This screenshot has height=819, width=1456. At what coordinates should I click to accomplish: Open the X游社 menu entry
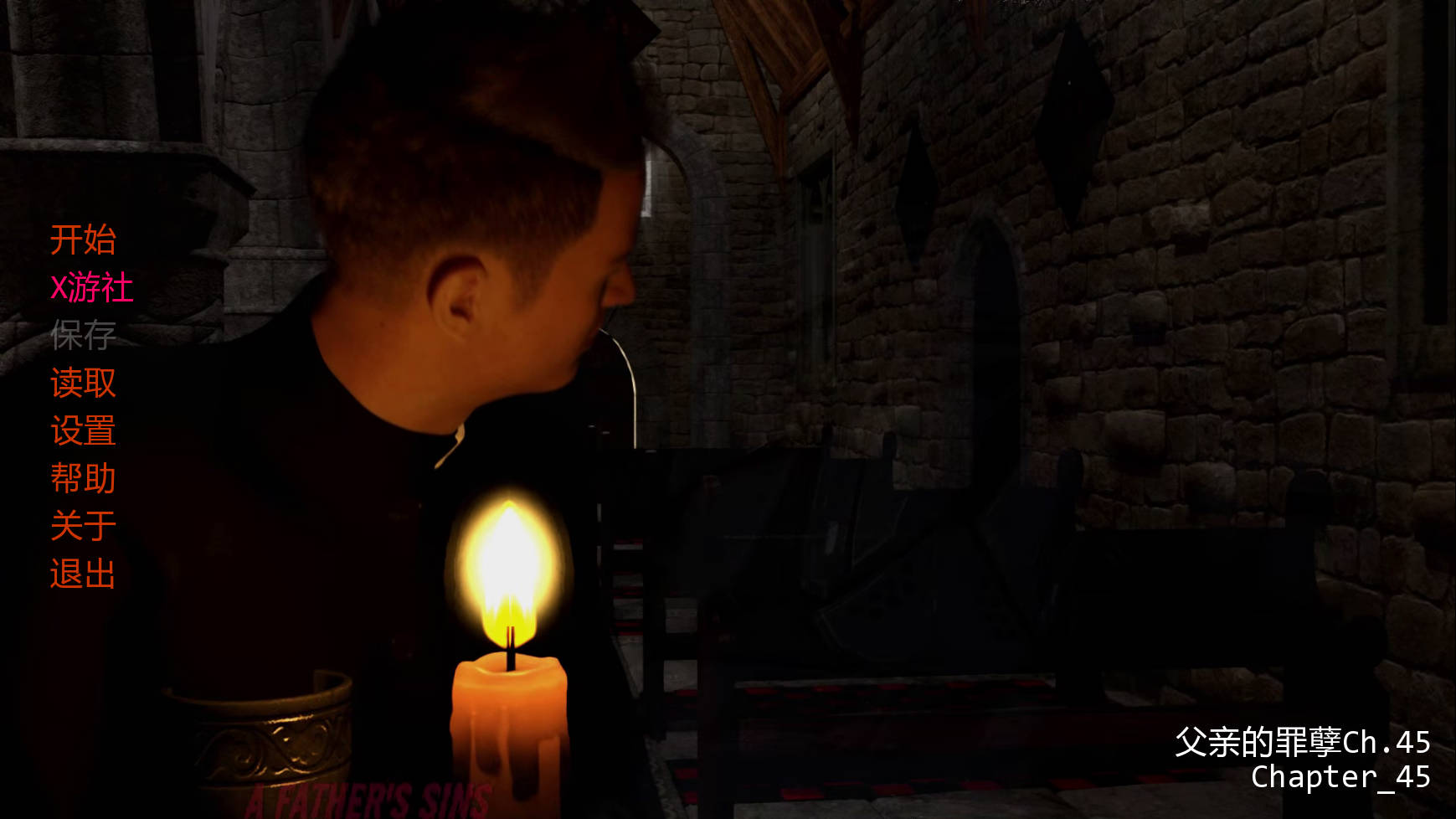click(x=91, y=288)
